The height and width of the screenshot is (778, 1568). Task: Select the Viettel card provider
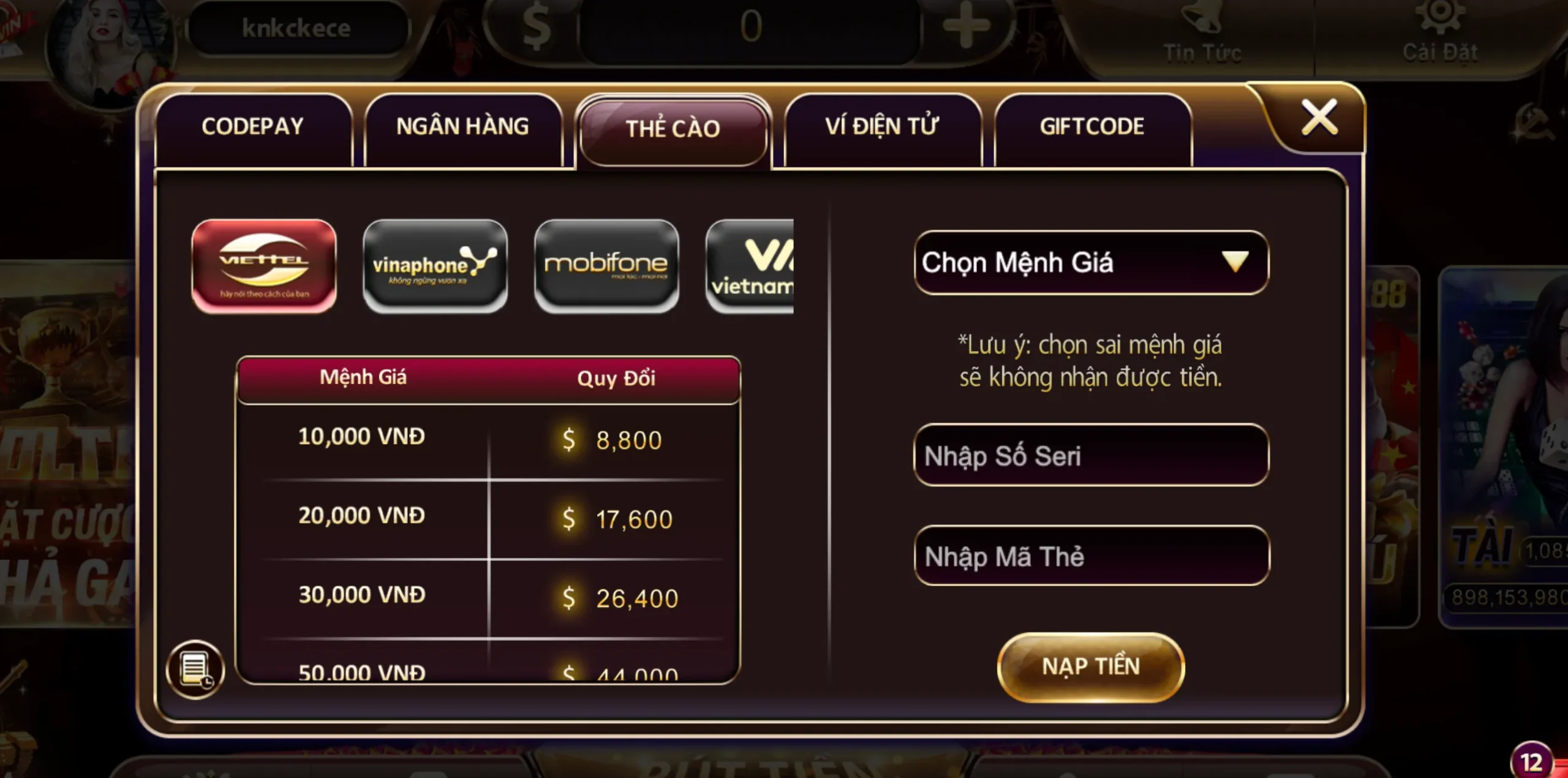coord(265,265)
